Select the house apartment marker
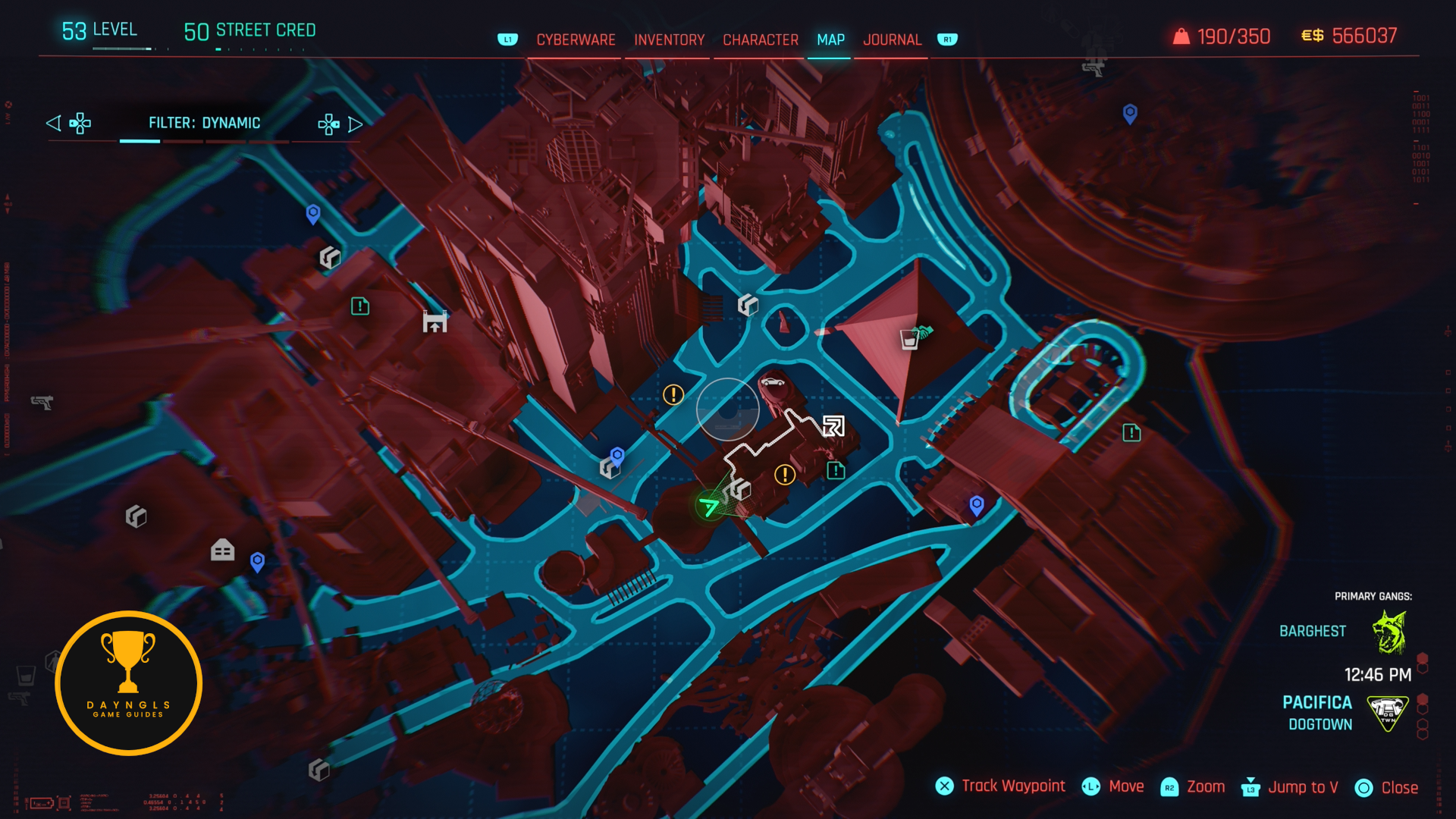The height and width of the screenshot is (819, 1456). click(222, 550)
